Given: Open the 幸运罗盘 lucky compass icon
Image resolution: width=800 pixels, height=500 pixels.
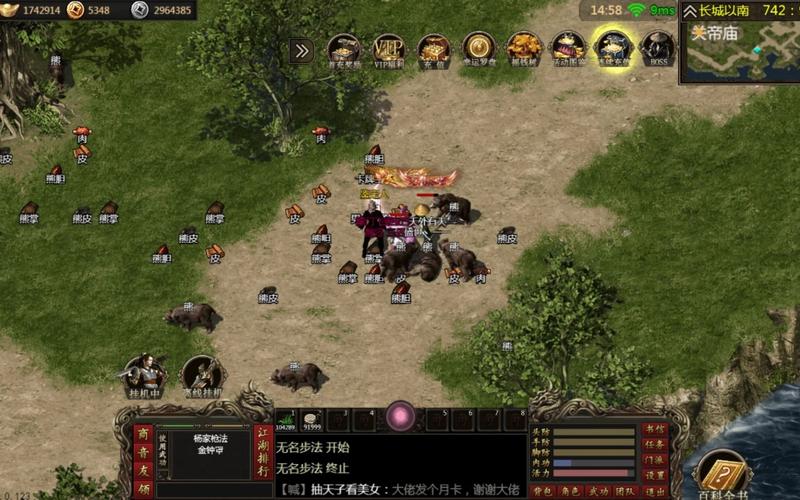Looking at the screenshot, I should 479,48.
